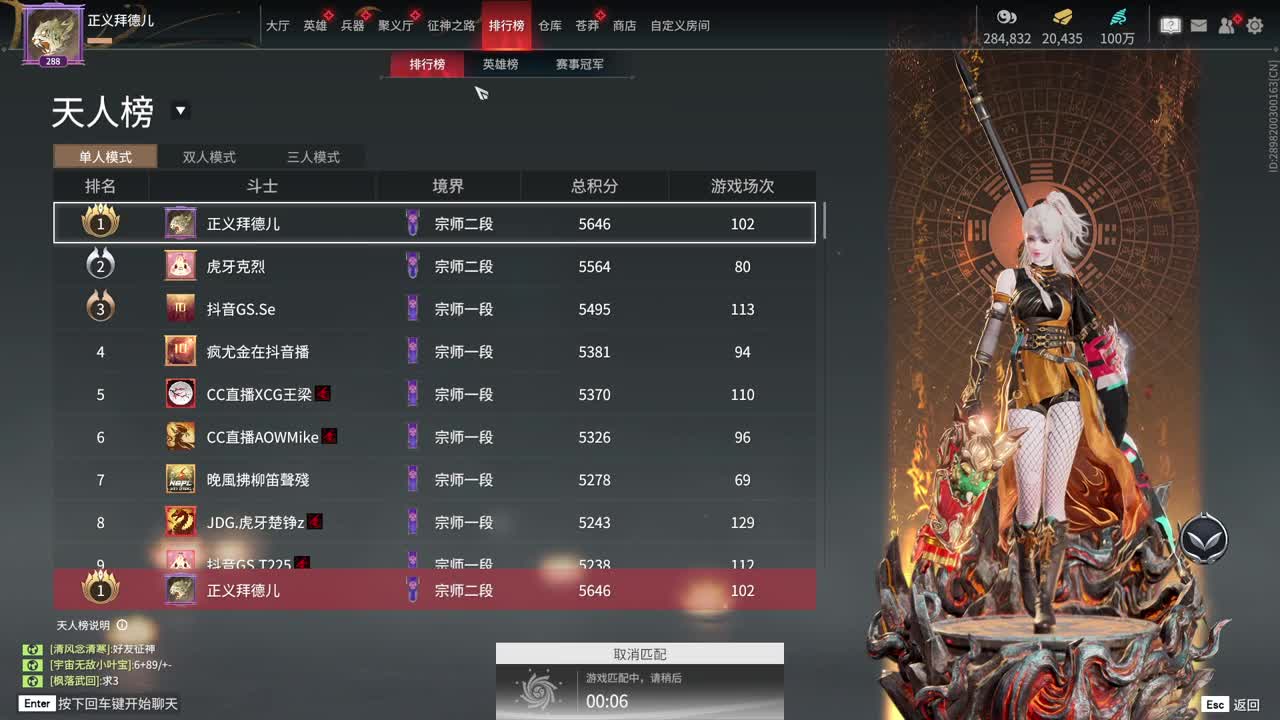This screenshot has height=720, width=1280.
Task: Click the matchmaking timer showing 00:06
Action: (x=608, y=700)
